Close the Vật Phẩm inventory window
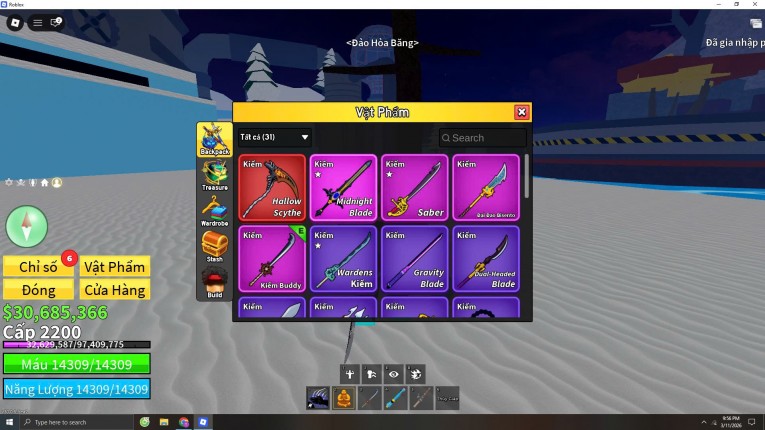The height and width of the screenshot is (430, 765). coord(521,113)
